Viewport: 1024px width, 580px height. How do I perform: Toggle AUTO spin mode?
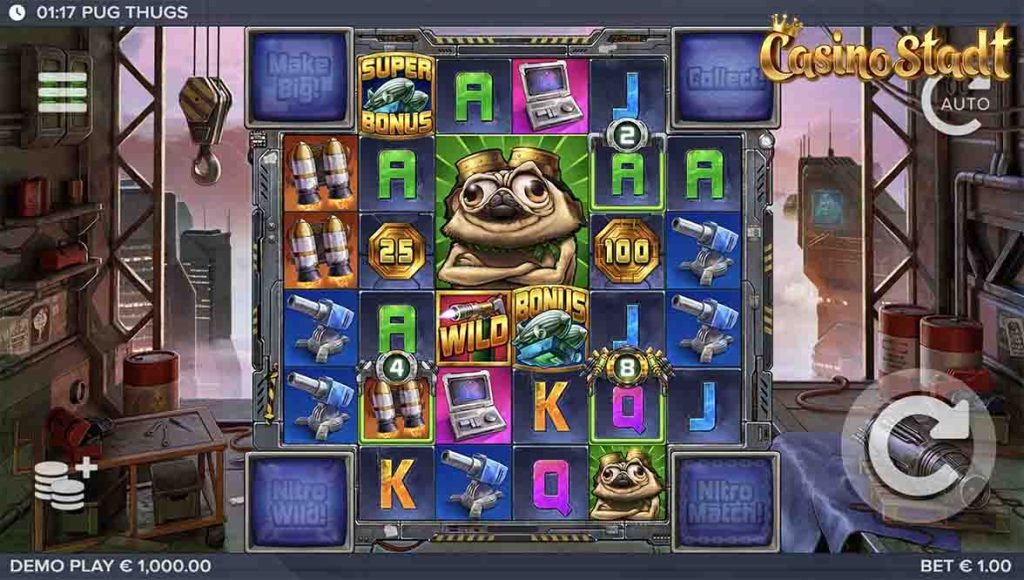click(956, 101)
